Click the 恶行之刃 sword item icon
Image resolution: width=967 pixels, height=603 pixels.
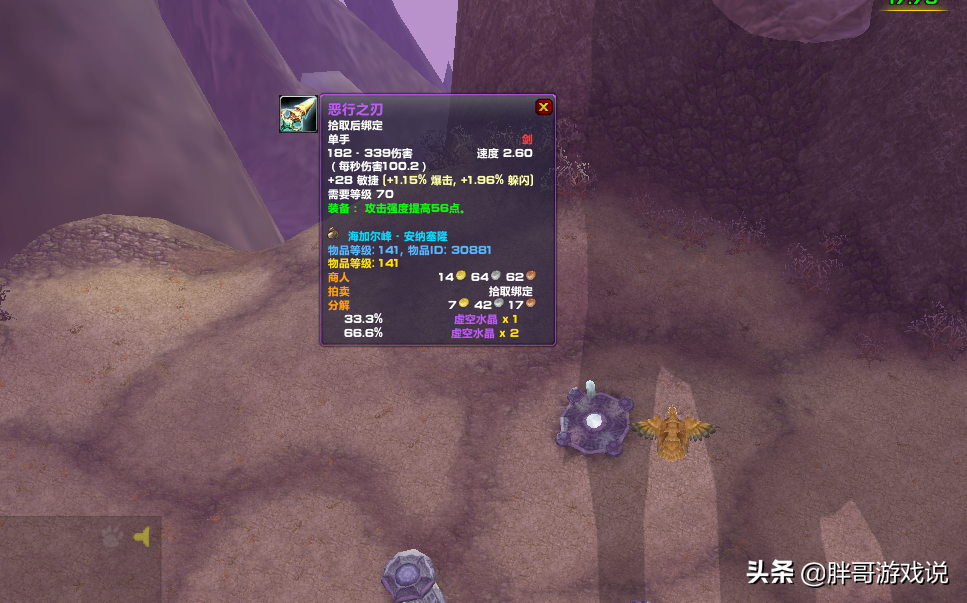click(x=298, y=114)
